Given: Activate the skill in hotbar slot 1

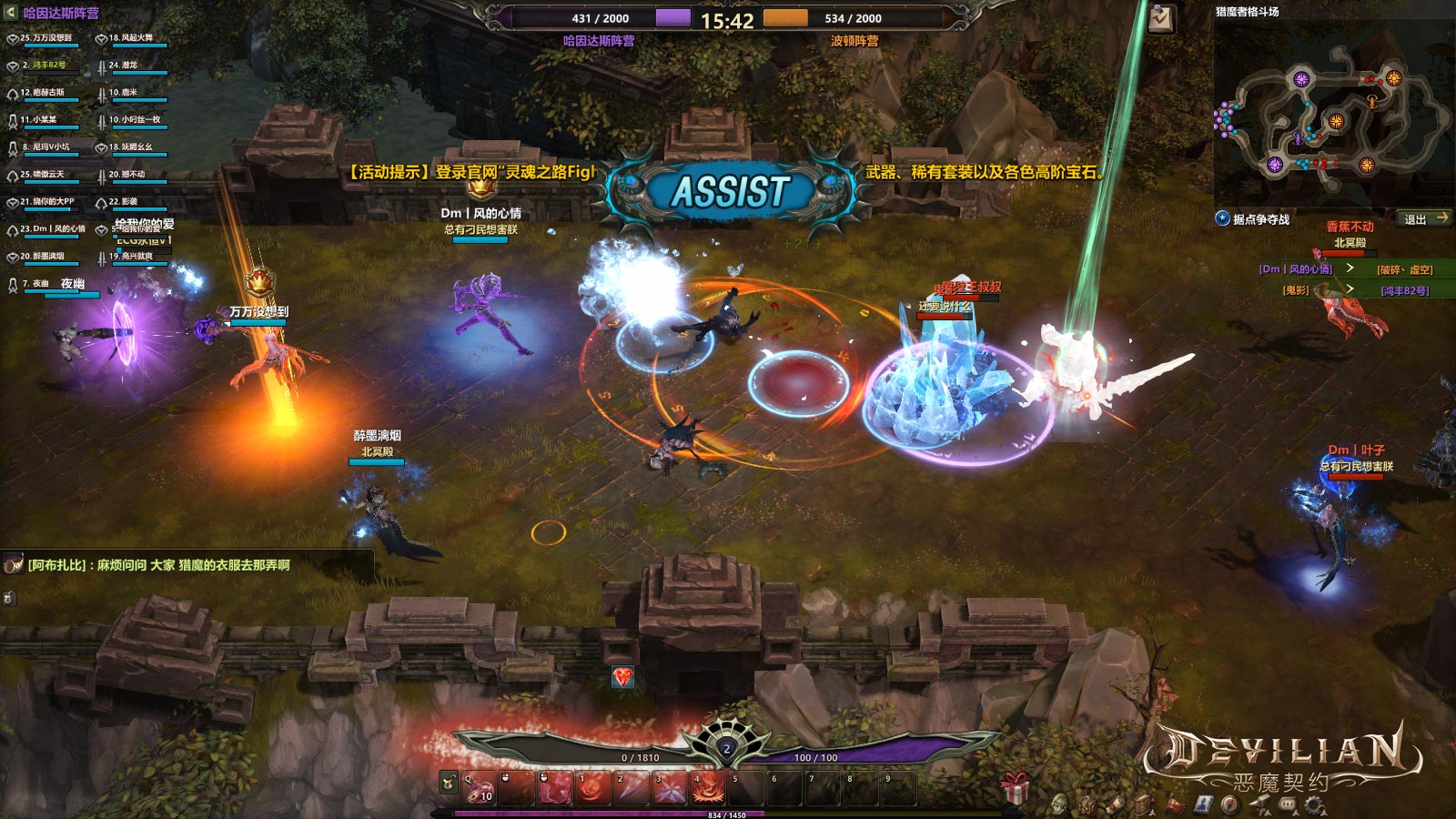Looking at the screenshot, I should click(x=591, y=788).
